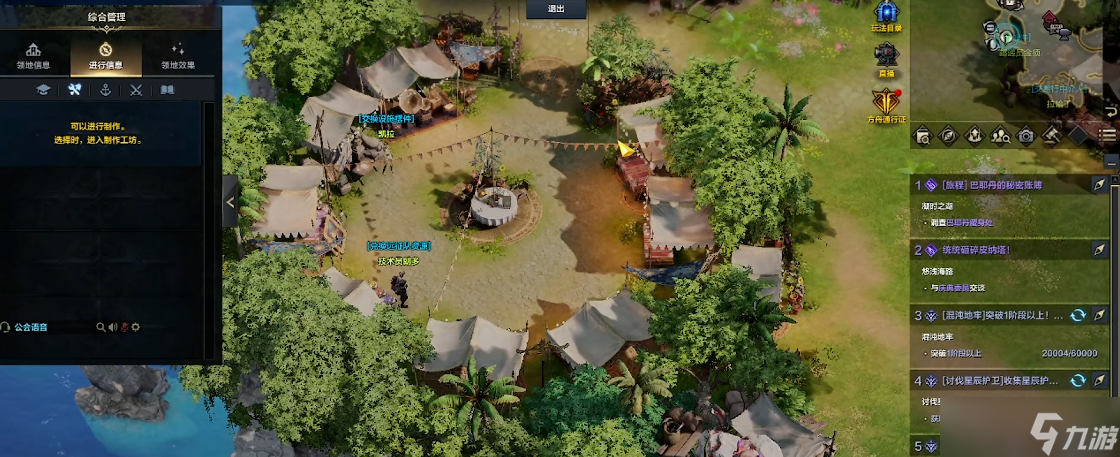Switch to the 领地信息 tab

pos(34,56)
